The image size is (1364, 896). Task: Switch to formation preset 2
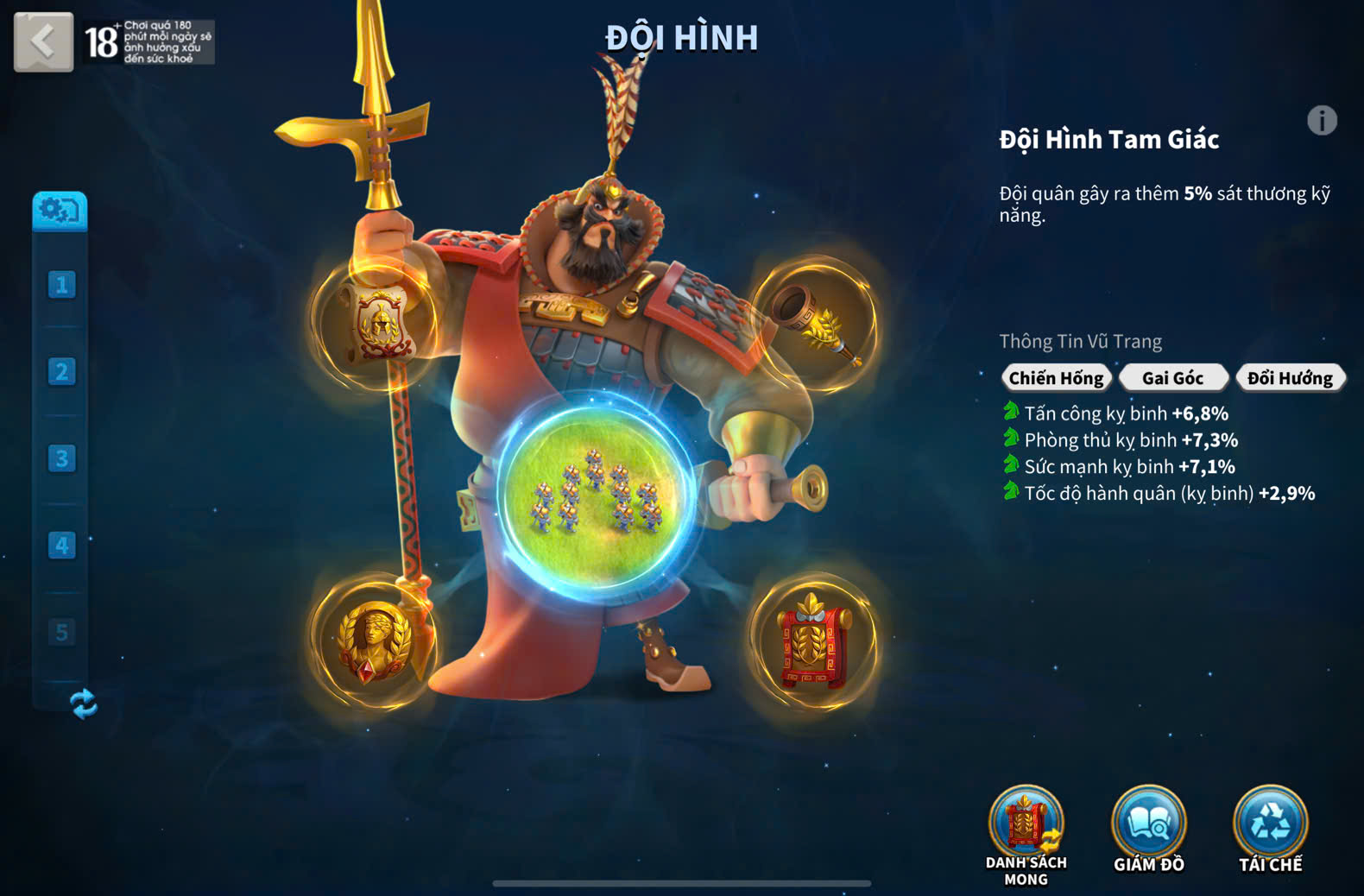point(61,372)
